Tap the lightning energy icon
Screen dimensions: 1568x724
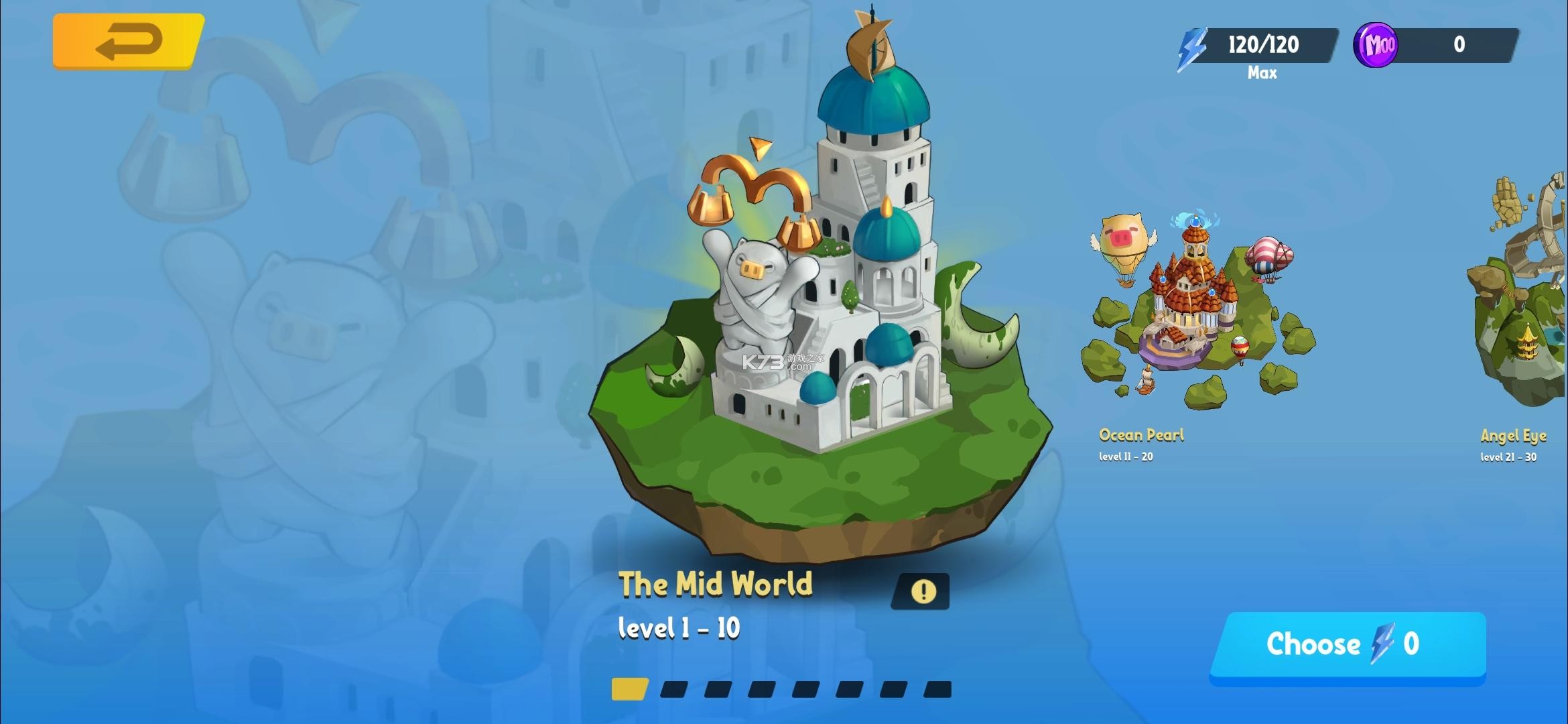click(x=1193, y=48)
